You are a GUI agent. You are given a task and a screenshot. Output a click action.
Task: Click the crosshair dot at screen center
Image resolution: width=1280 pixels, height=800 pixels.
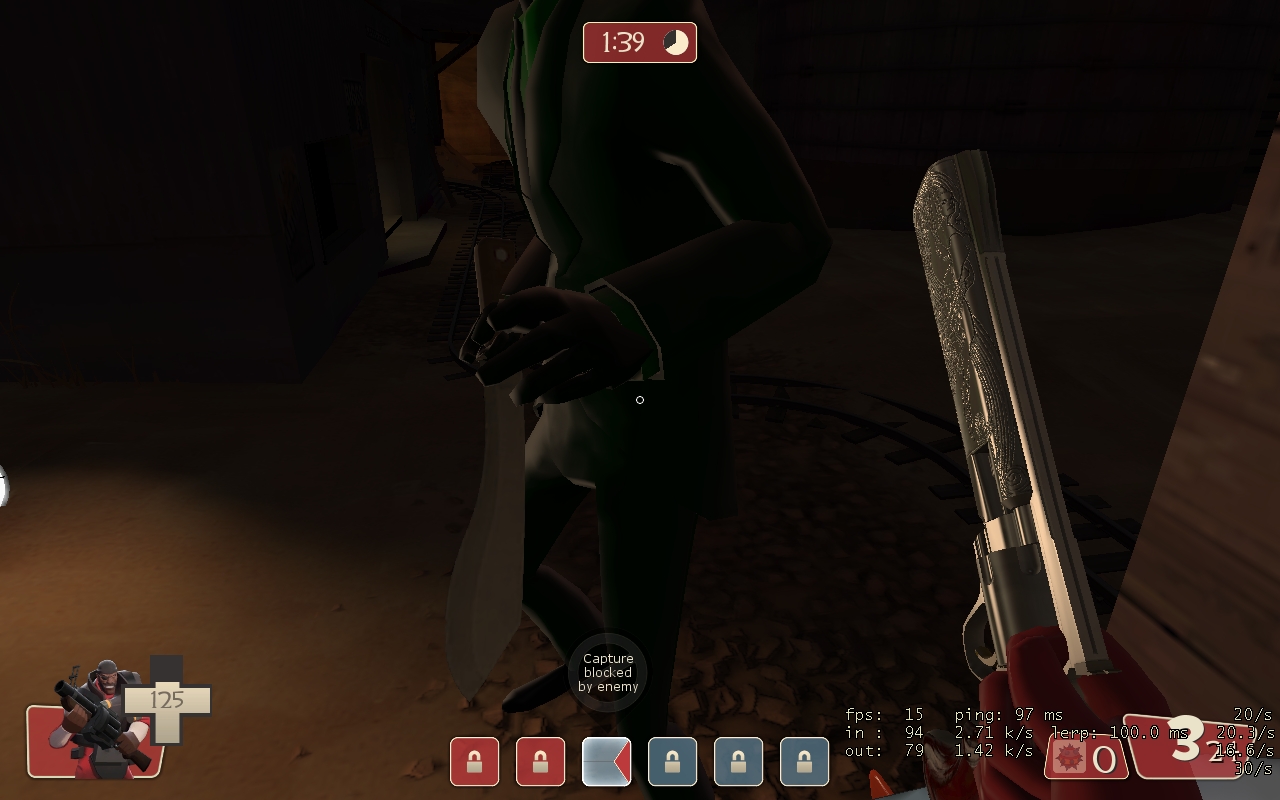[640, 400]
